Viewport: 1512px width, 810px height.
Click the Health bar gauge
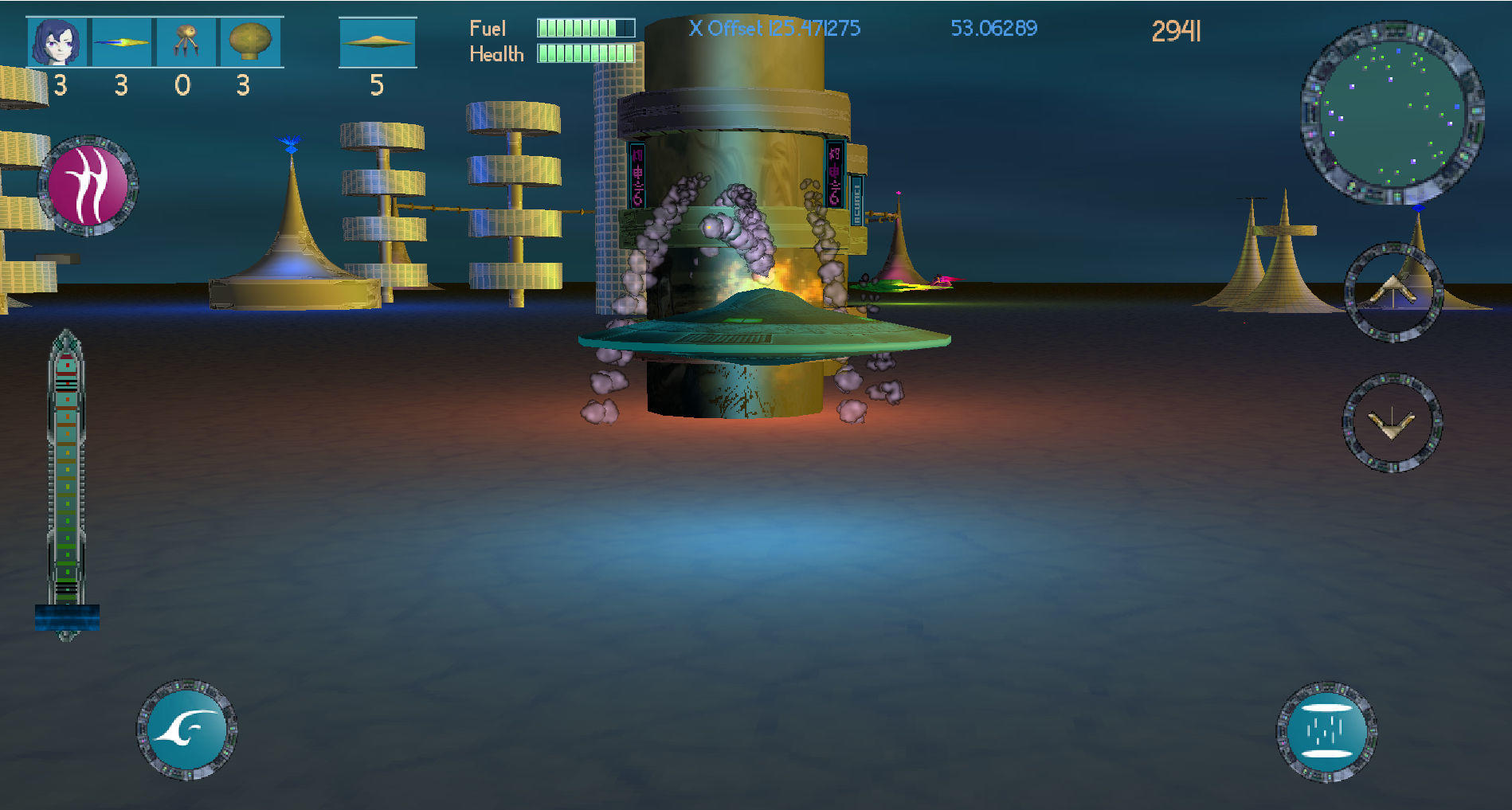coord(586,54)
